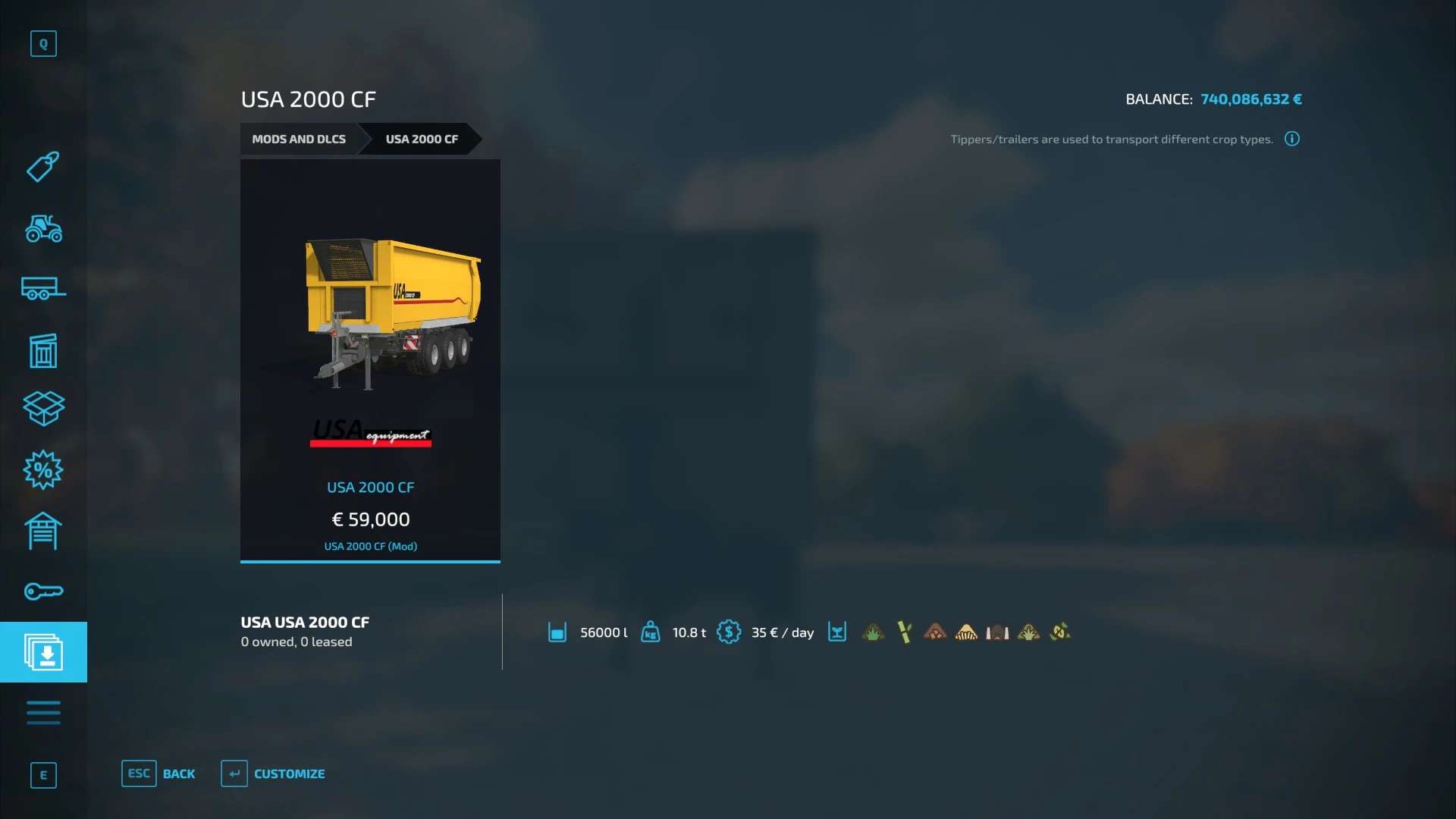Open the stacked boxes category
1456x819 pixels.
coord(43,409)
